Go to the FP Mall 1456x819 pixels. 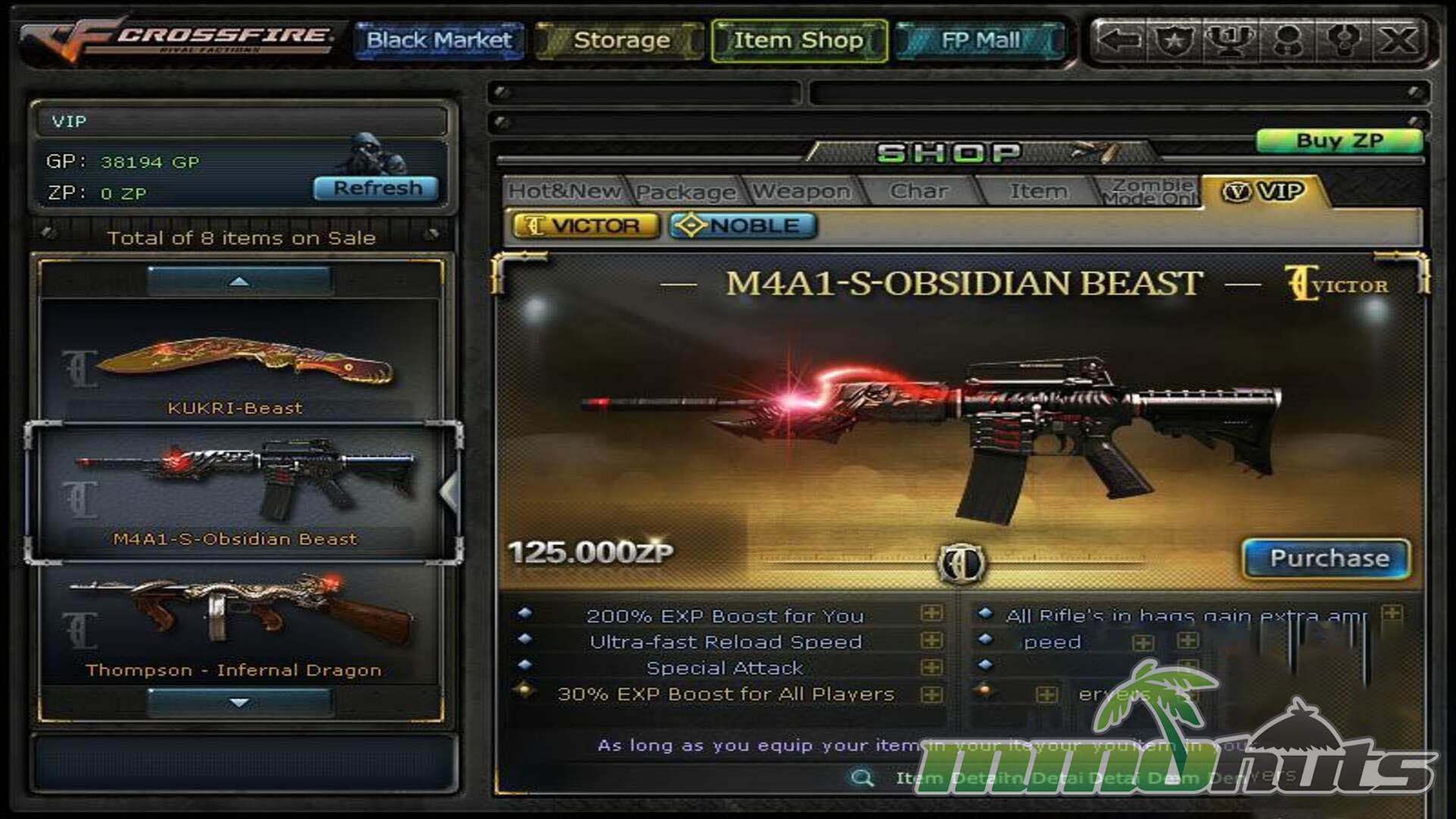(x=980, y=40)
